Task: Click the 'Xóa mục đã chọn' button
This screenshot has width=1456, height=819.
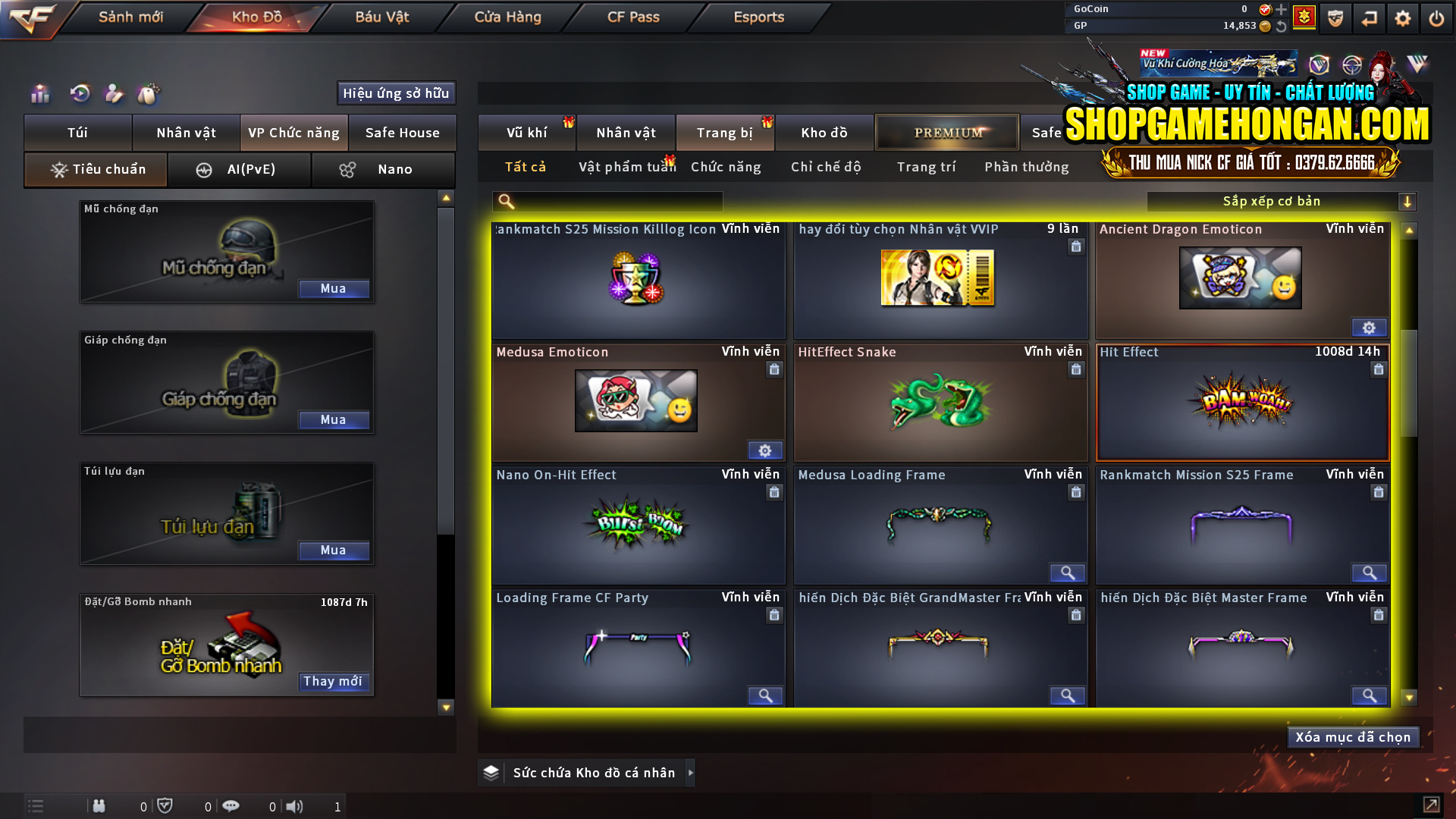Action: coord(1353,736)
